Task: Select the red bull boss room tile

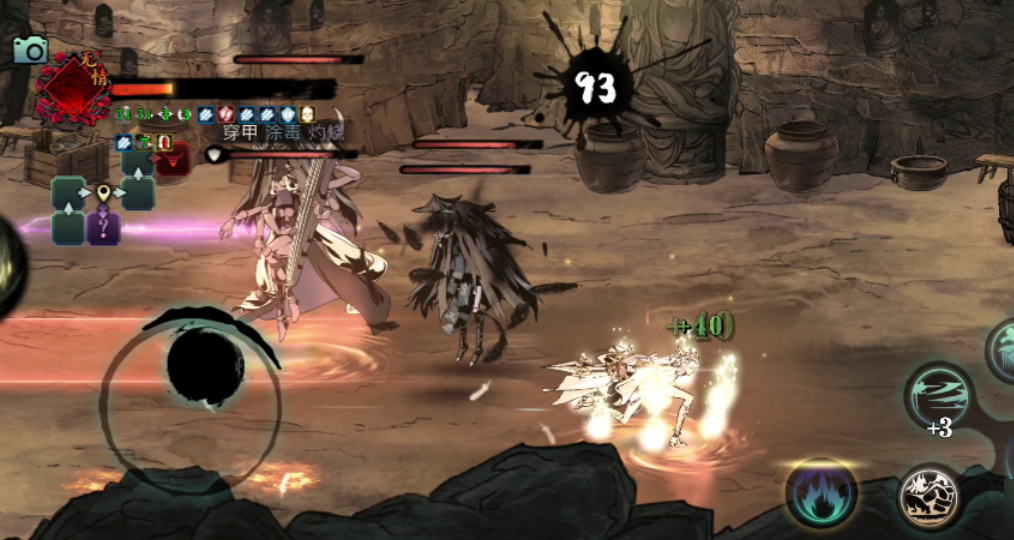Action: tap(171, 162)
